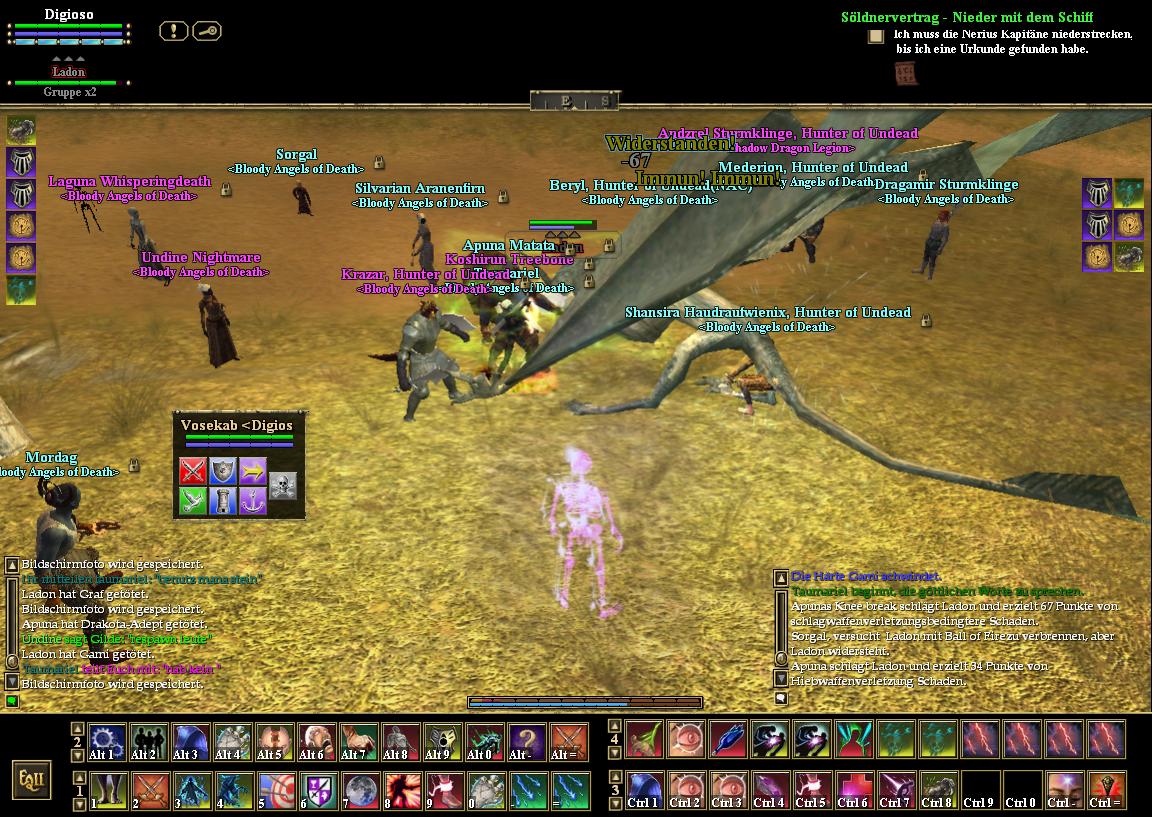Choose the pet dove back-off command
Image resolution: width=1152 pixels, height=817 pixels.
[193, 501]
